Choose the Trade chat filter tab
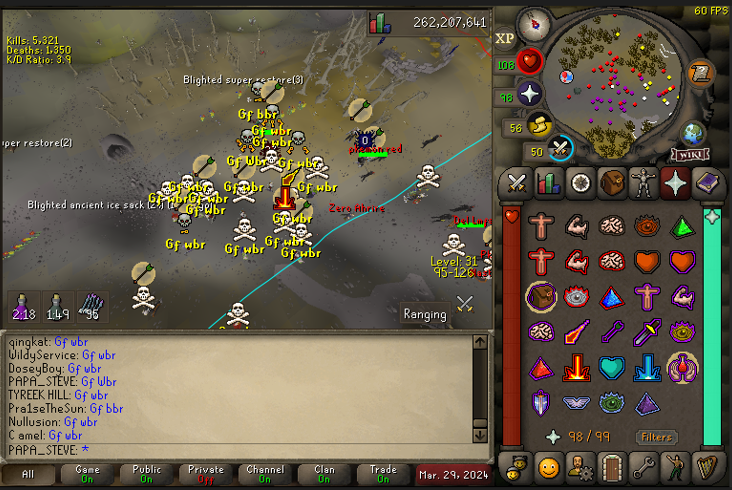The width and height of the screenshot is (732, 490). [382, 474]
